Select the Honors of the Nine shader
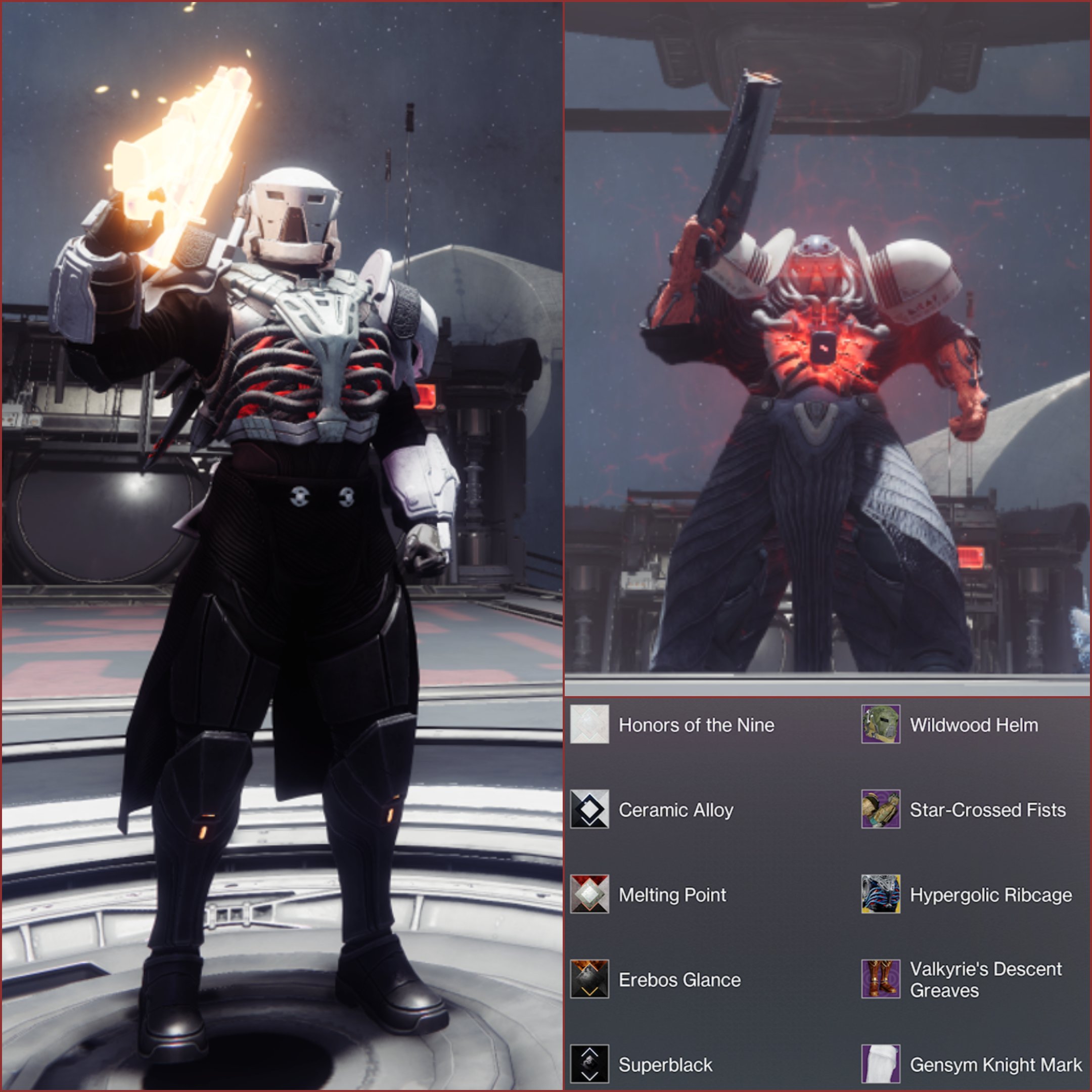 [589, 724]
